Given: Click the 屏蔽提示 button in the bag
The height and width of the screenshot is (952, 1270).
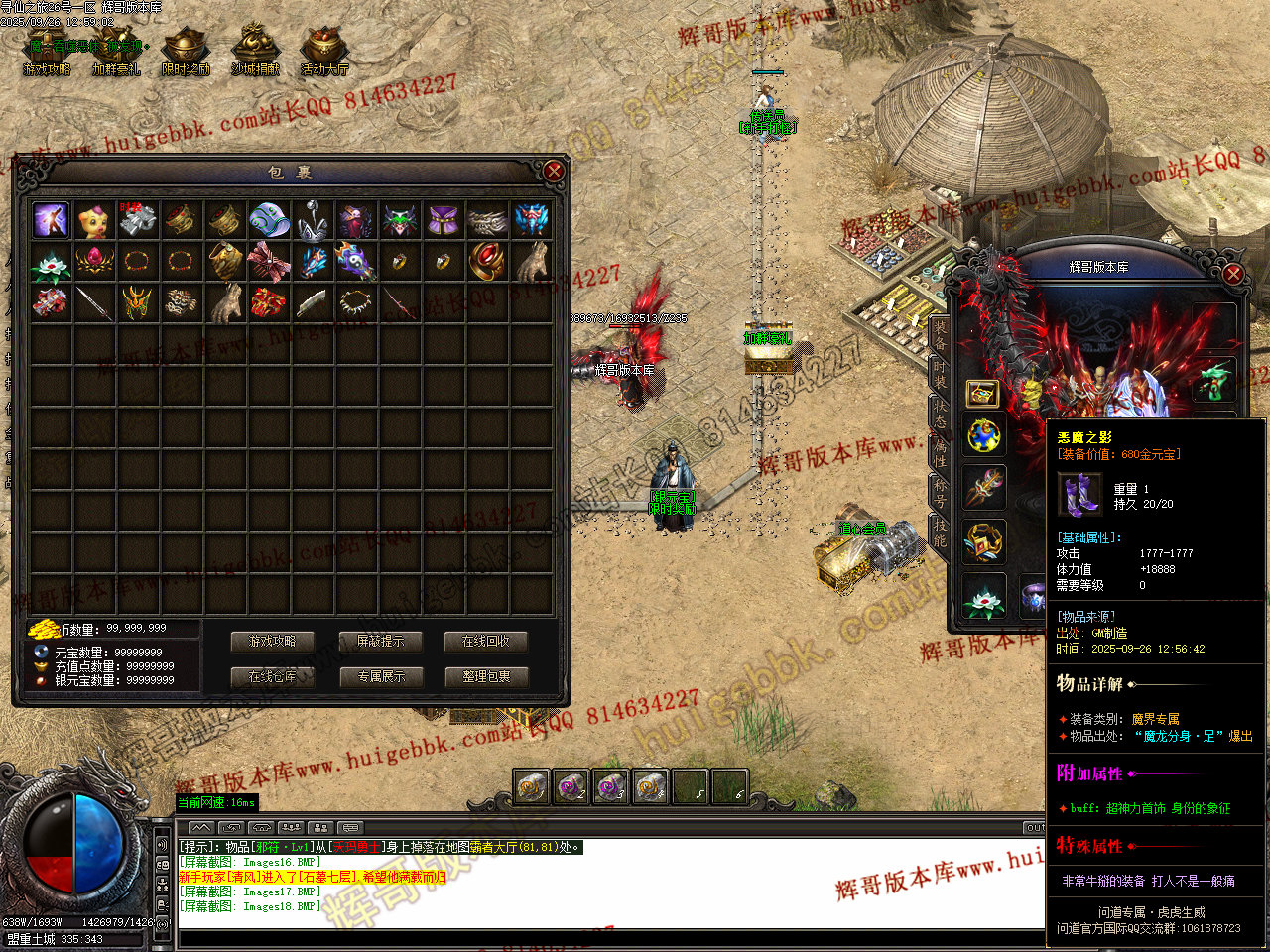Looking at the screenshot, I should click(381, 642).
